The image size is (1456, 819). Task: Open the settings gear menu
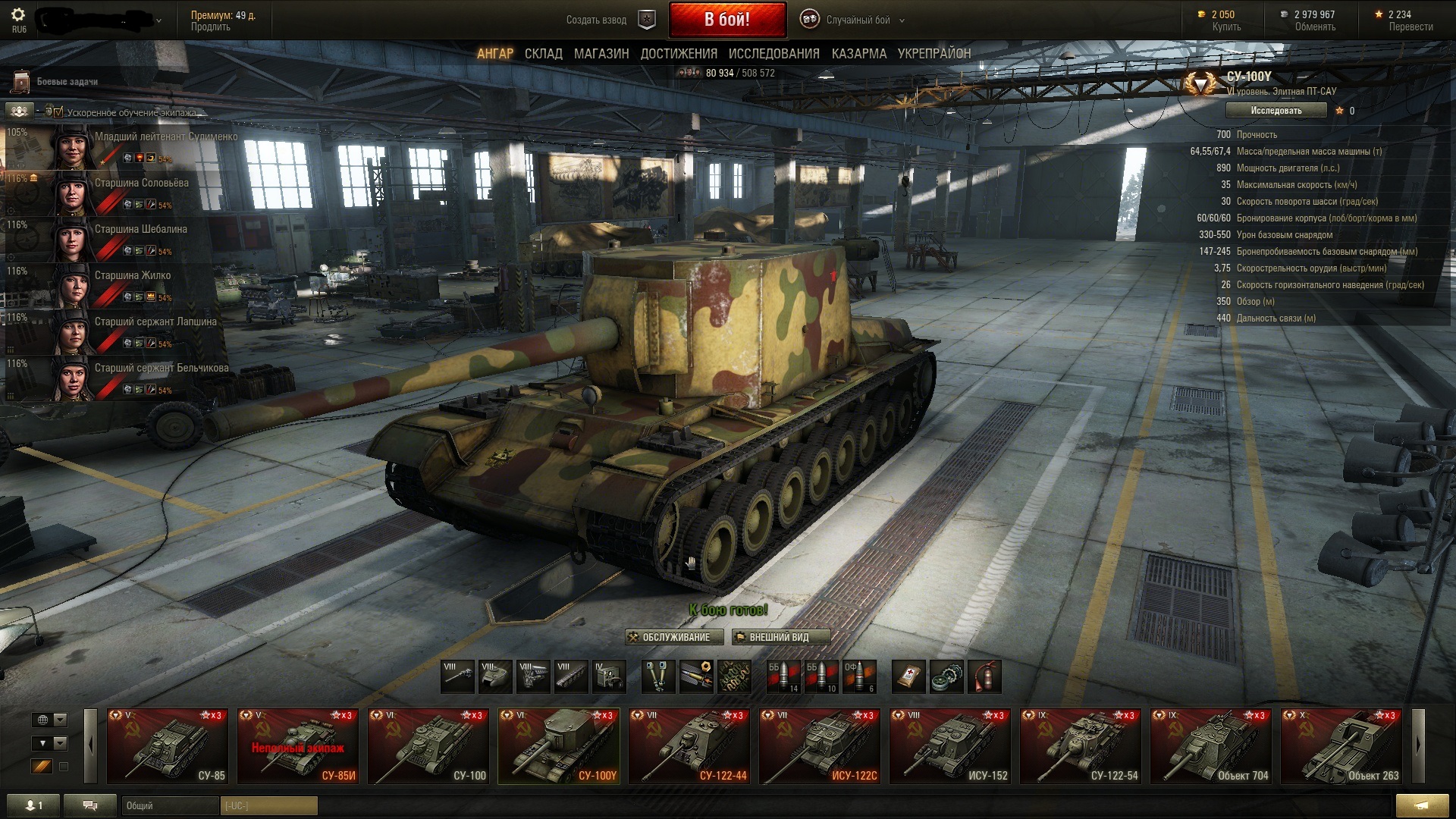[x=18, y=15]
